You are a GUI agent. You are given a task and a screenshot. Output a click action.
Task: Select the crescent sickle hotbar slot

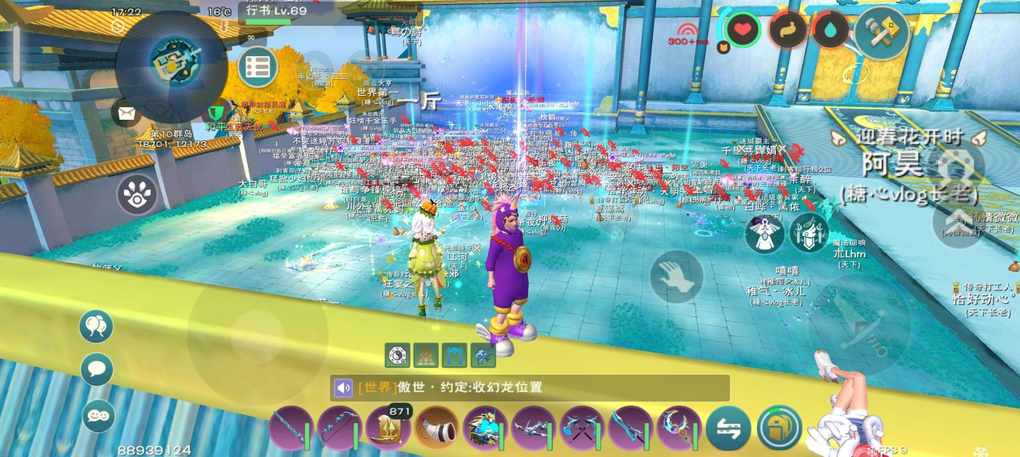(x=680, y=427)
